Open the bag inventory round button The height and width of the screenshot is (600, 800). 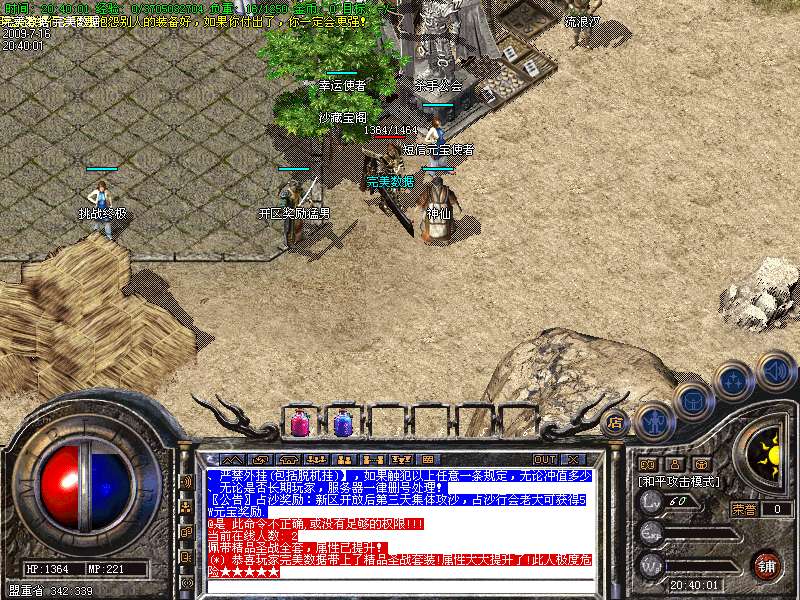(693, 400)
